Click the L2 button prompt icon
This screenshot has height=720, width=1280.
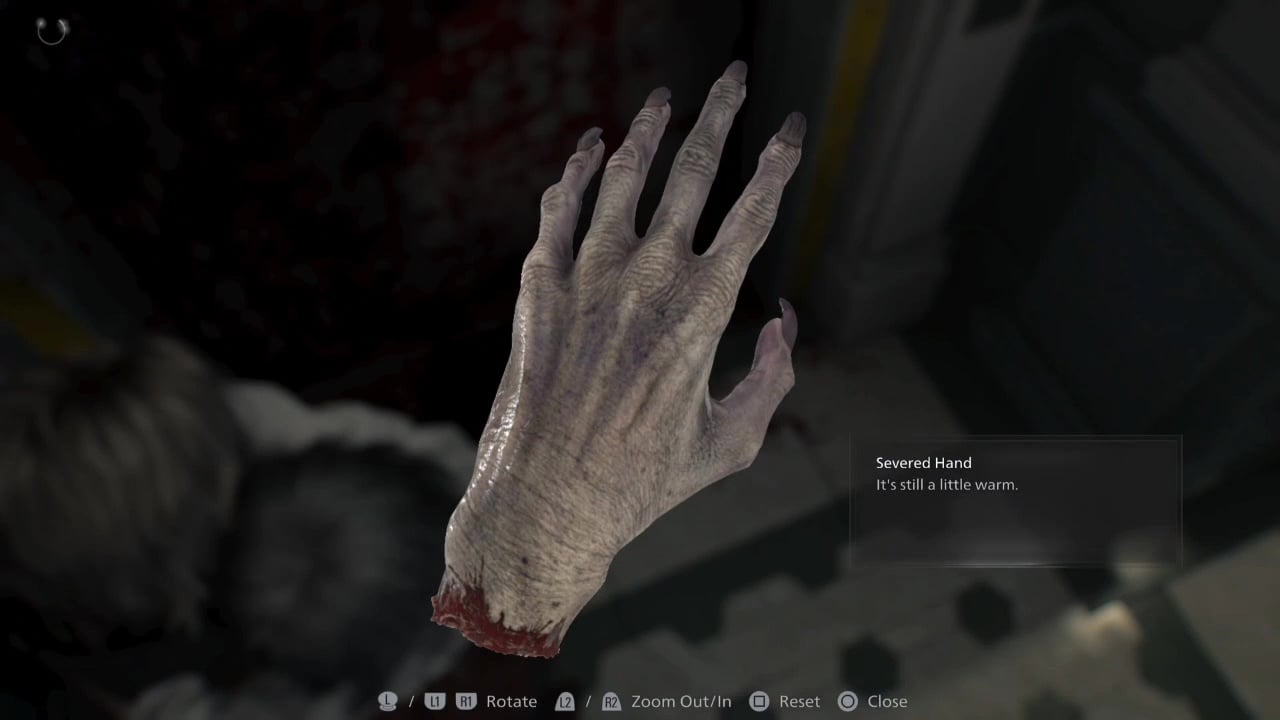tap(566, 701)
